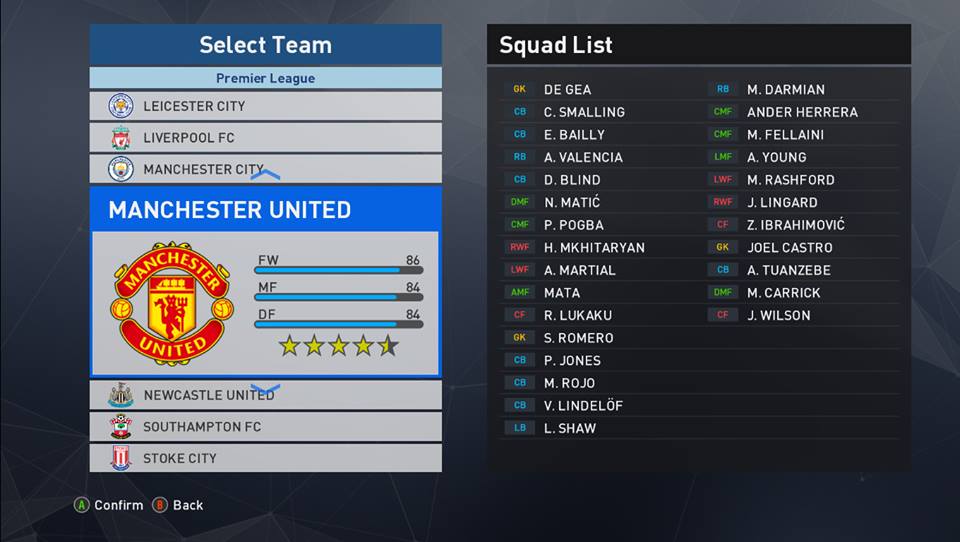Select Leicester City from the team list
The image size is (960, 542).
265,106
